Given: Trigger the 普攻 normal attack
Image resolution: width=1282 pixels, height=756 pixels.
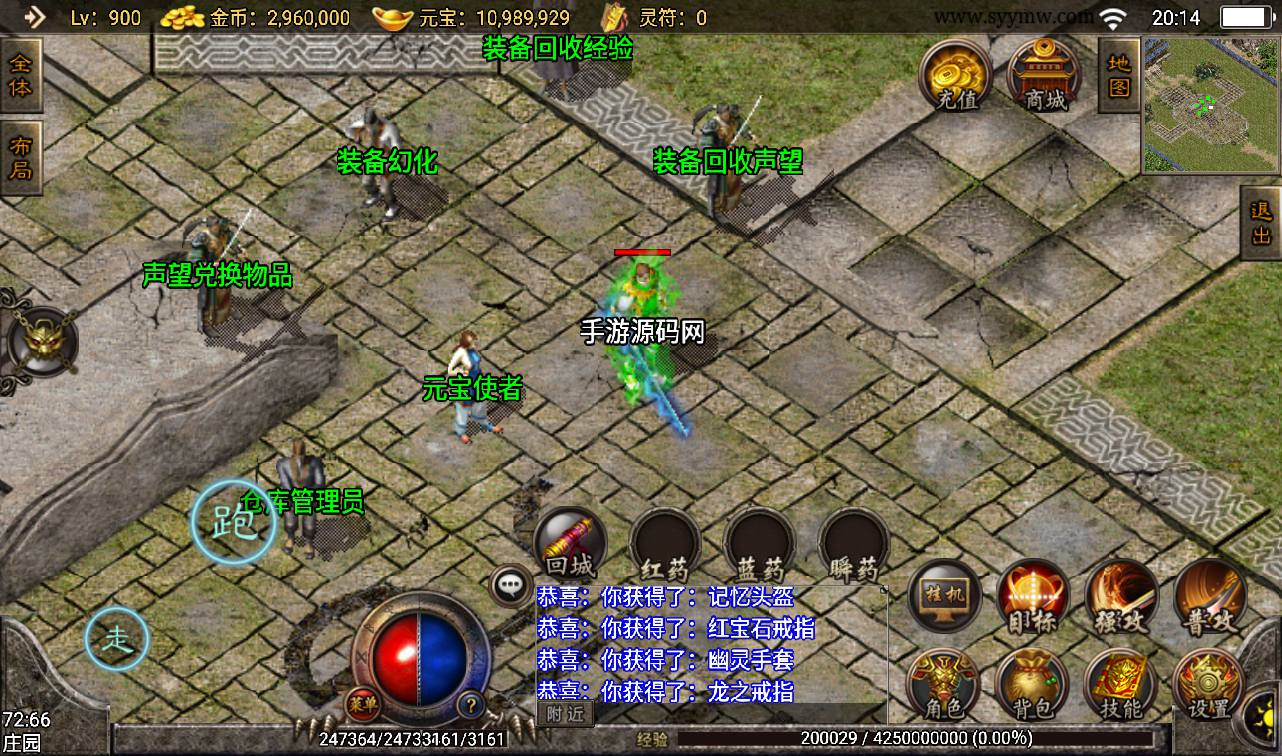Looking at the screenshot, I should coord(1209,598).
